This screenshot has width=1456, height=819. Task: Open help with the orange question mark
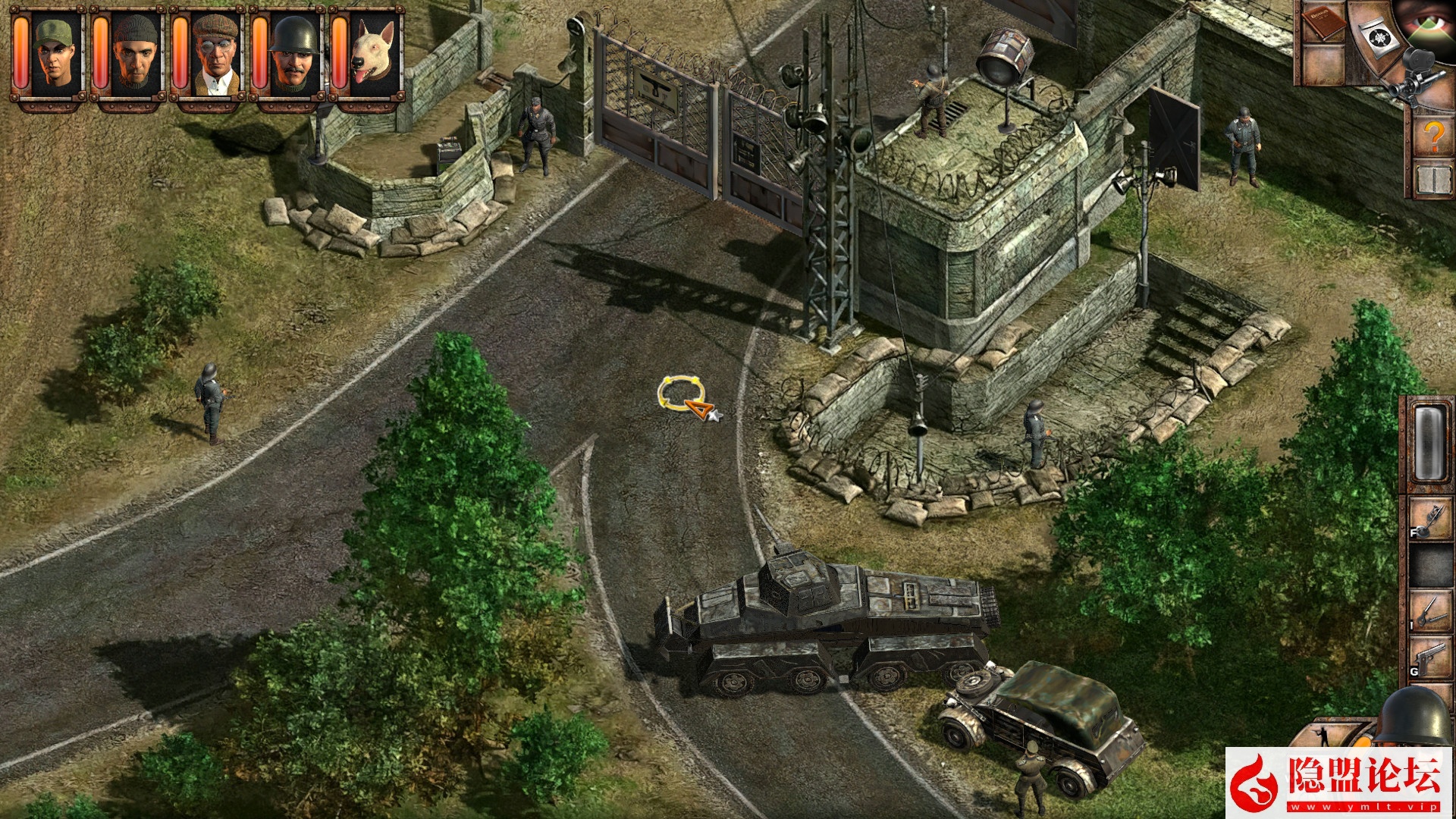pos(1432,136)
